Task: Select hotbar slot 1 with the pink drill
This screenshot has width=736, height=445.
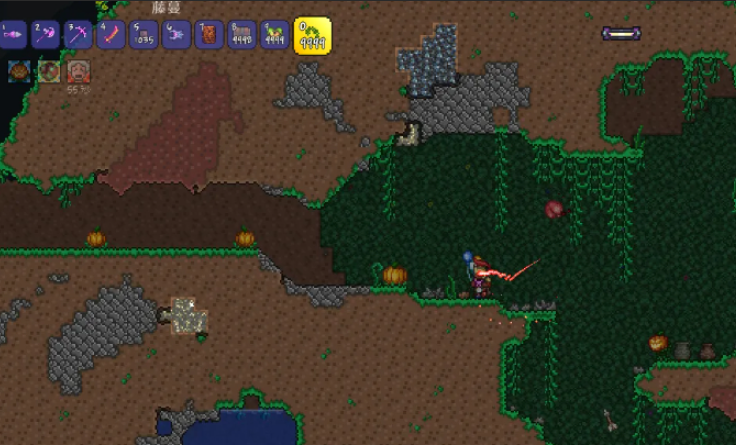Action: 14,35
